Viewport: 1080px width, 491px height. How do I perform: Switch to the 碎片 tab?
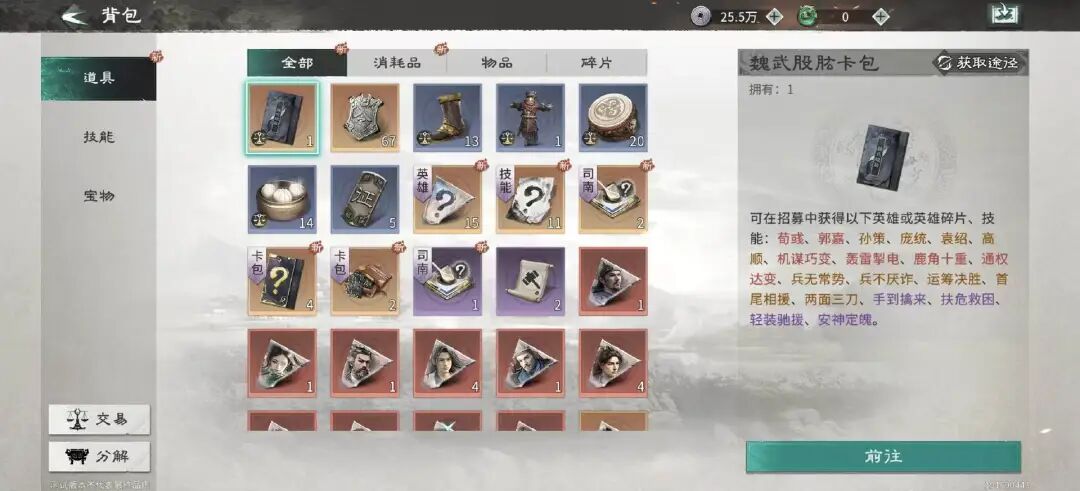[597, 62]
